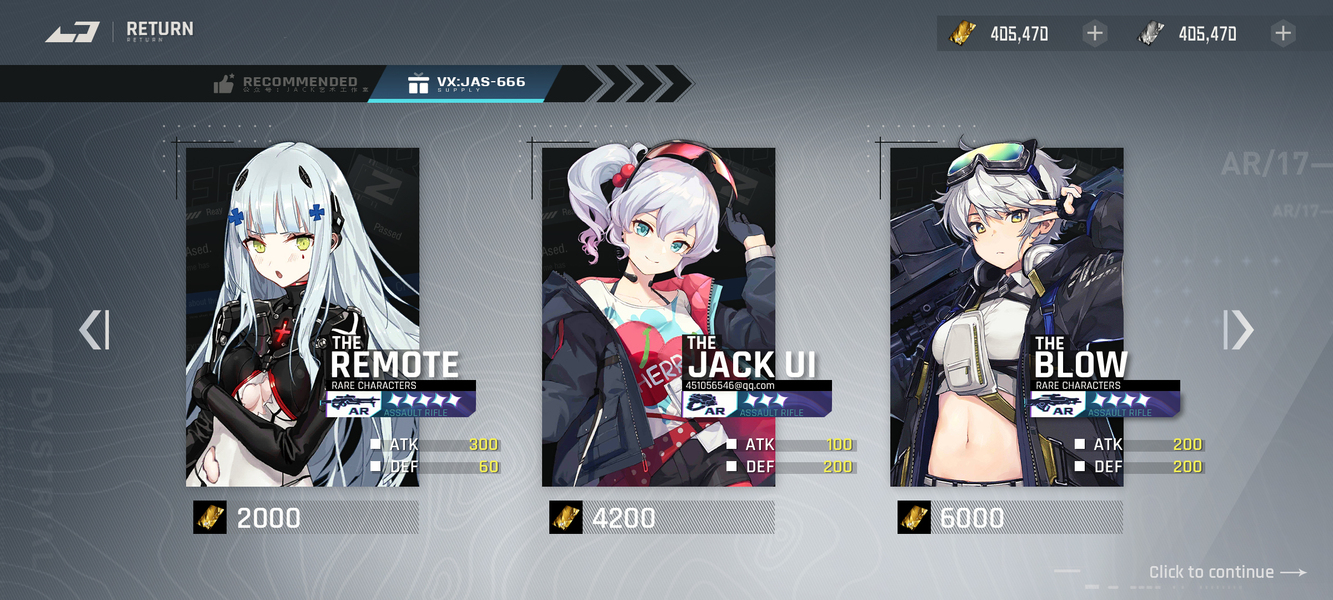Go back with the RETURN button

[x=120, y=32]
